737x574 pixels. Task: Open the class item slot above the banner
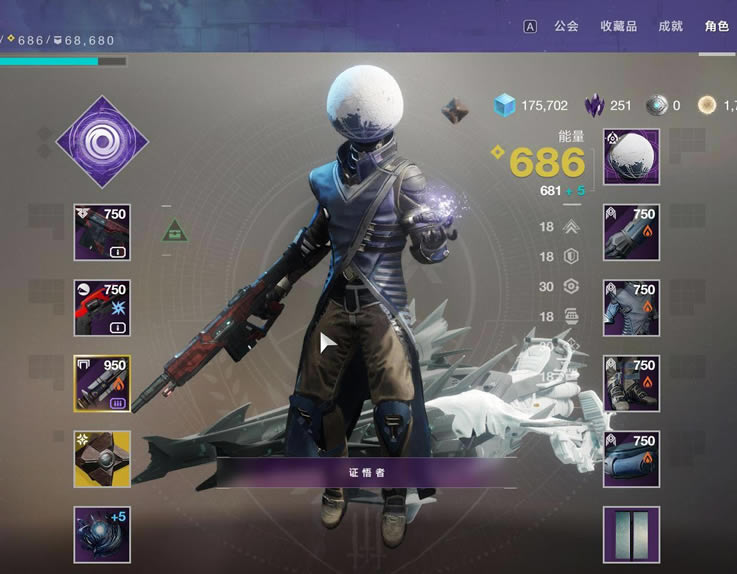click(631, 459)
